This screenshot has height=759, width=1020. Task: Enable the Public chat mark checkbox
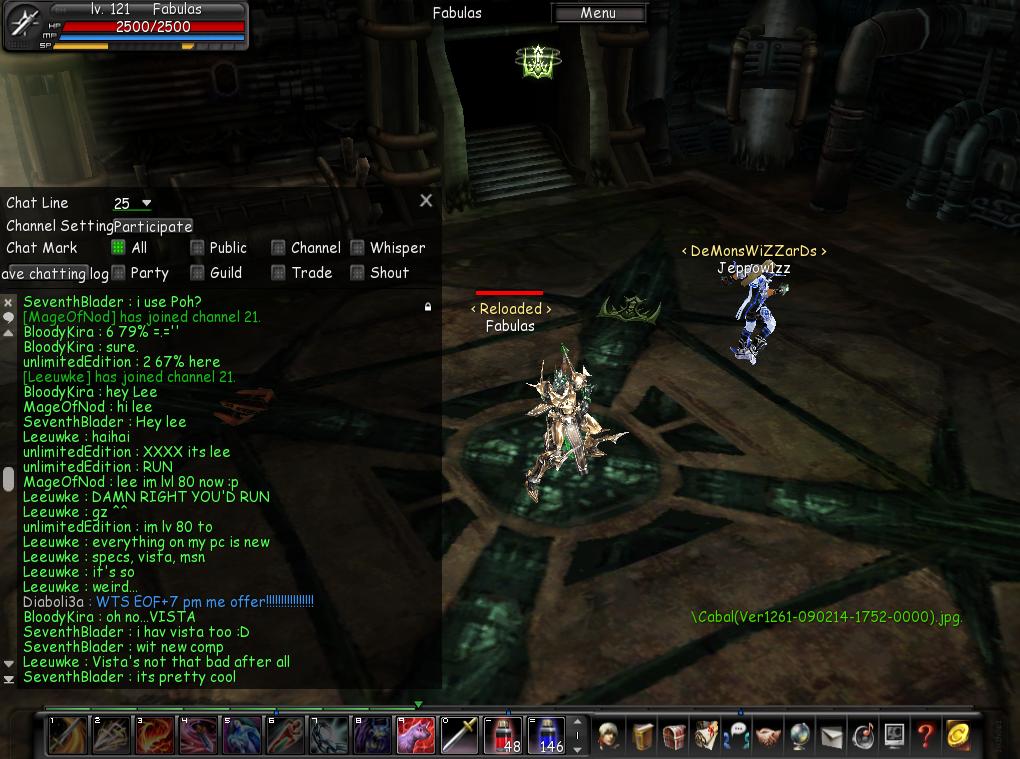(197, 248)
